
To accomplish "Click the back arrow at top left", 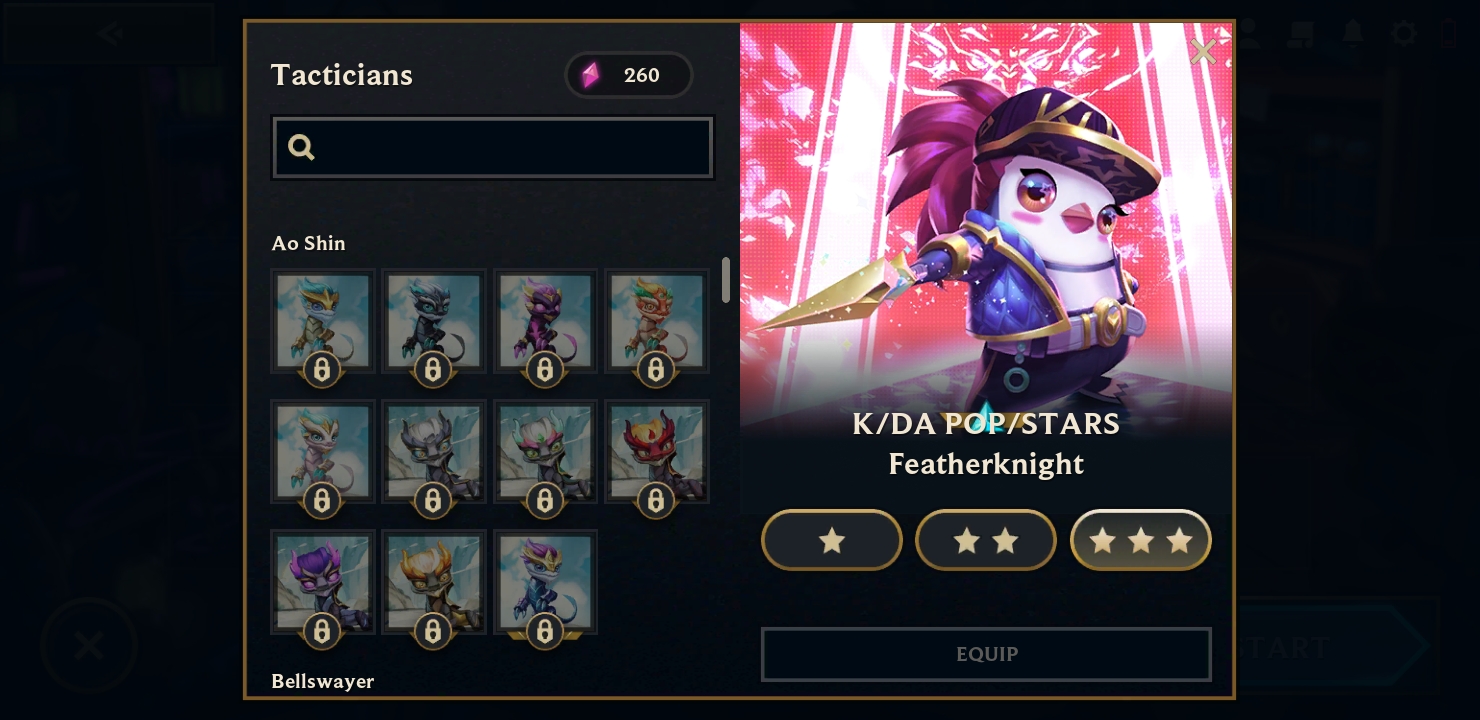I will click(x=110, y=33).
